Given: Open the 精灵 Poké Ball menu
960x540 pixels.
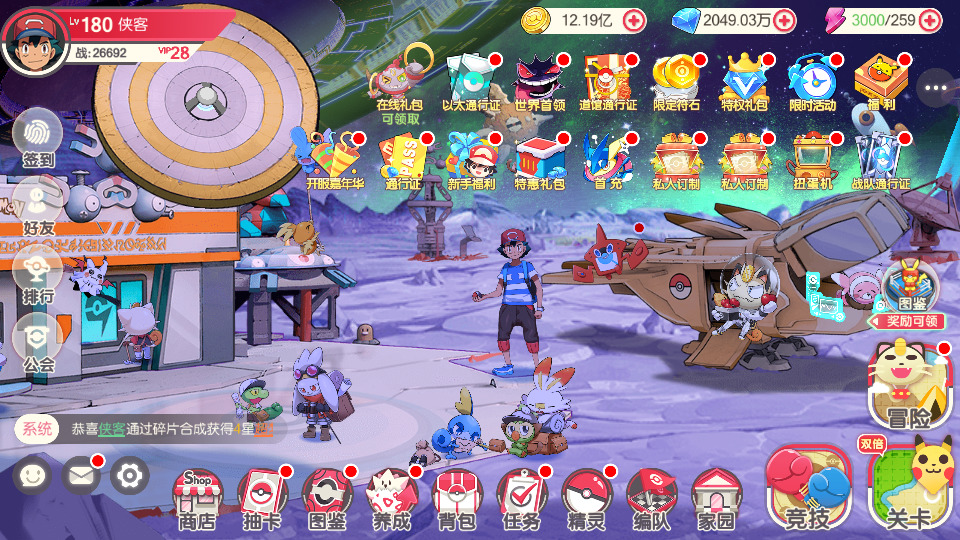Looking at the screenshot, I should [587, 498].
